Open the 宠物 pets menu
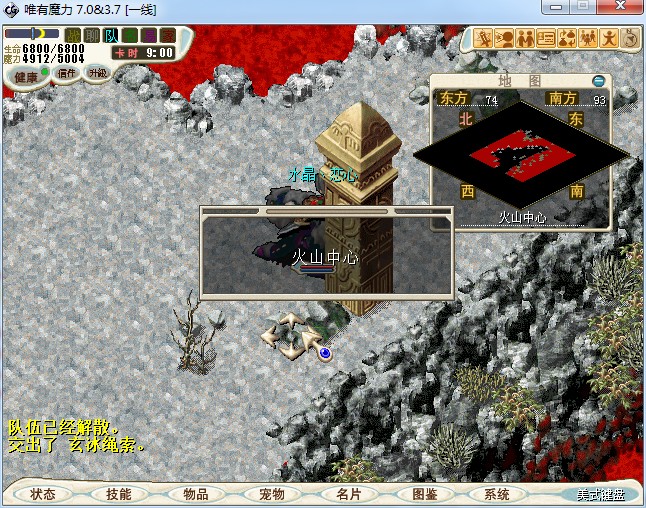The width and height of the screenshot is (646, 508). tap(271, 494)
